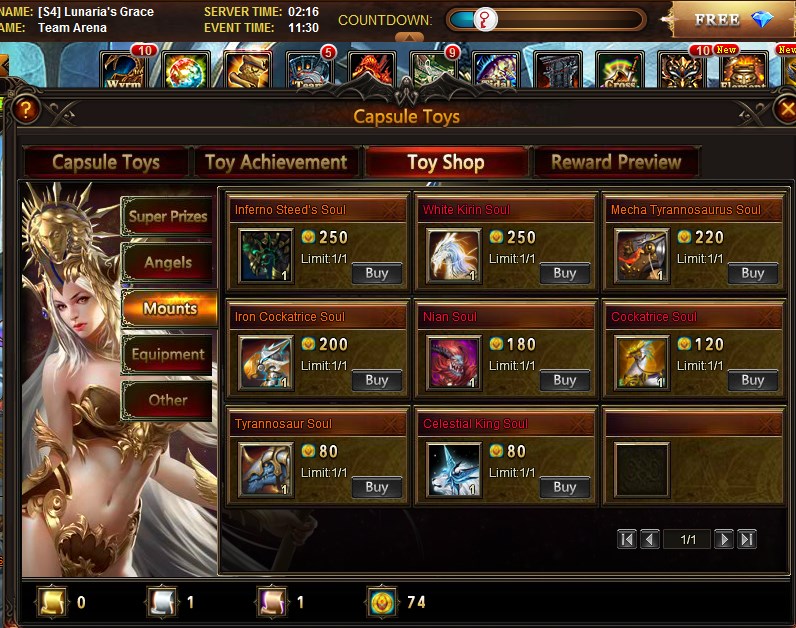Jump to the last shop page
Image resolution: width=796 pixels, height=628 pixels.
(746, 539)
